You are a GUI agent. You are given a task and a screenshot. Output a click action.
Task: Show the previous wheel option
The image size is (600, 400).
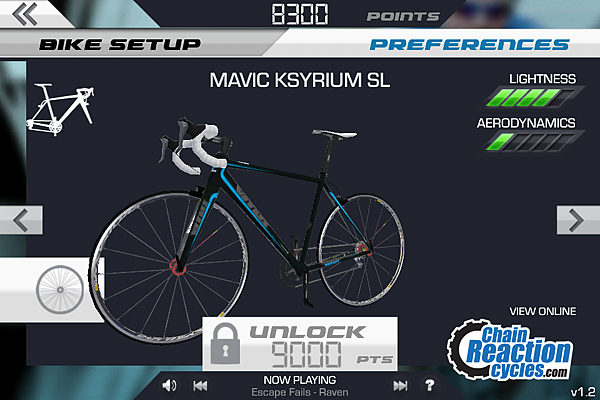26,220
